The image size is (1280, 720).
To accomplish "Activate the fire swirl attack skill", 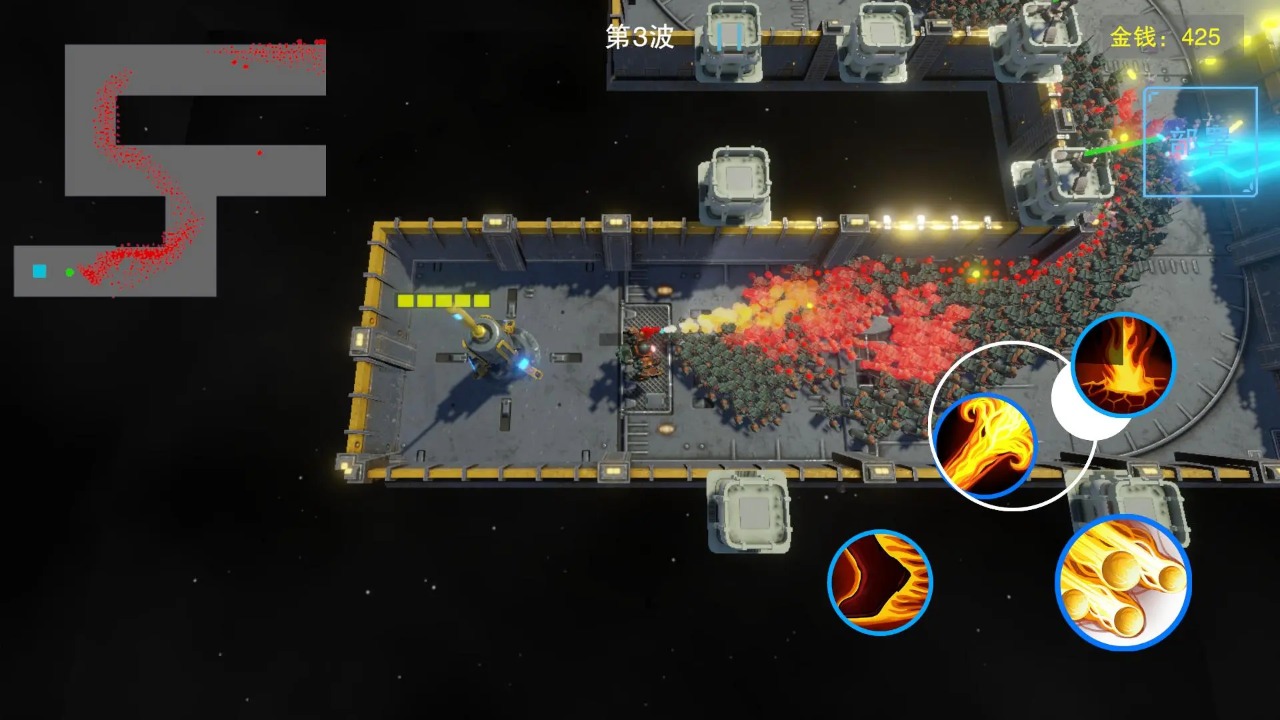I will (984, 446).
